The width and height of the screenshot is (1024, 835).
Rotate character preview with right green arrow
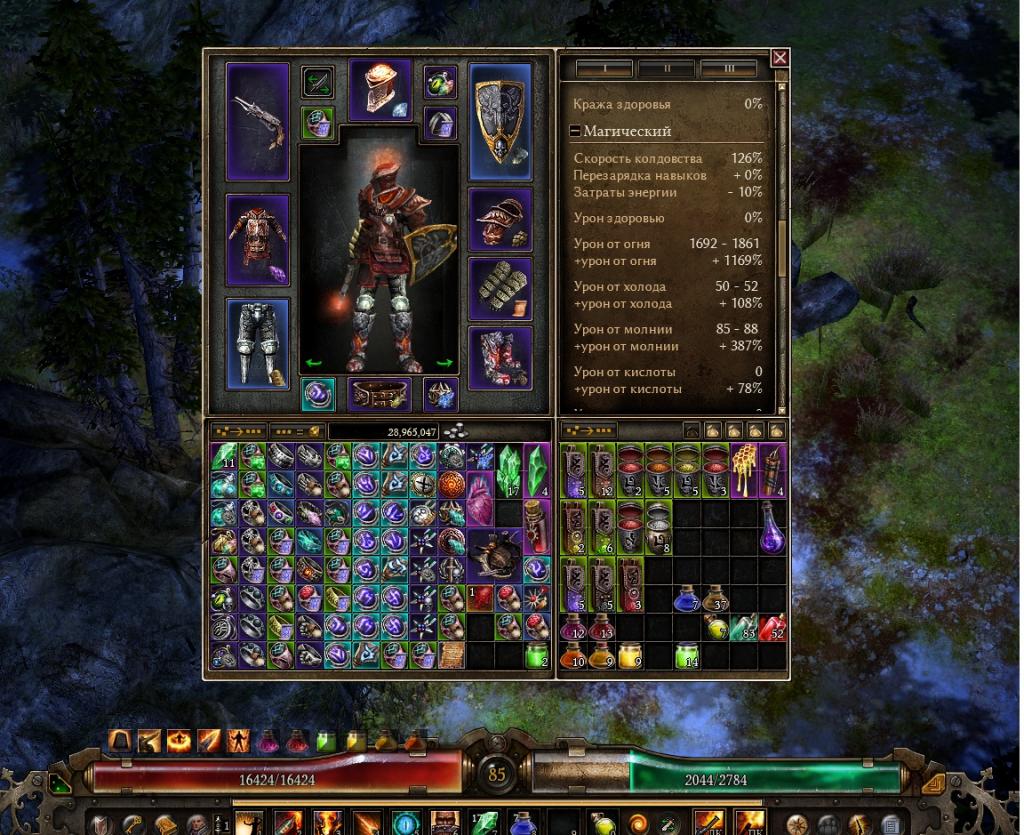click(x=445, y=363)
